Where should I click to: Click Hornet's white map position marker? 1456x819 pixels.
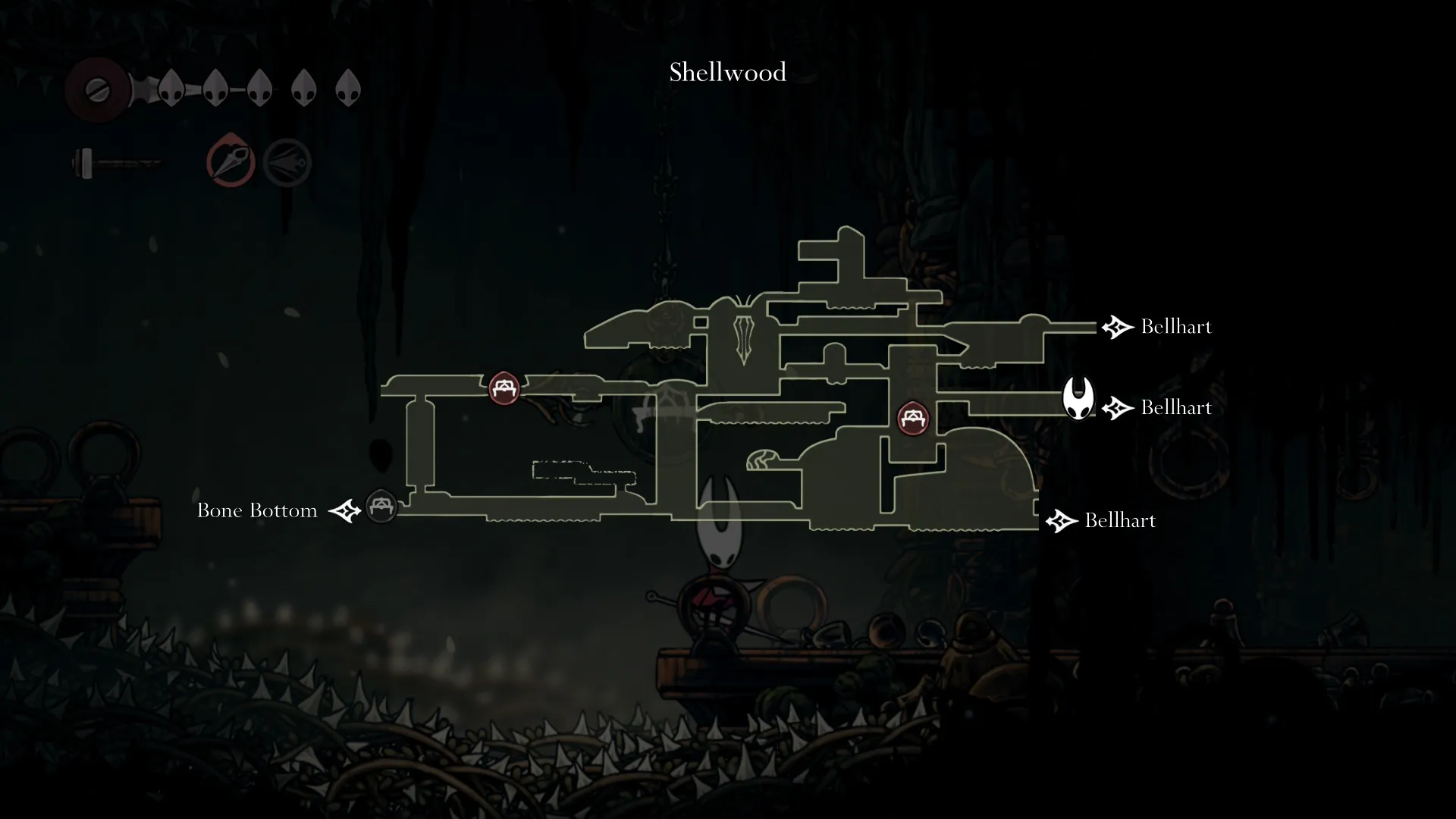click(x=1078, y=399)
